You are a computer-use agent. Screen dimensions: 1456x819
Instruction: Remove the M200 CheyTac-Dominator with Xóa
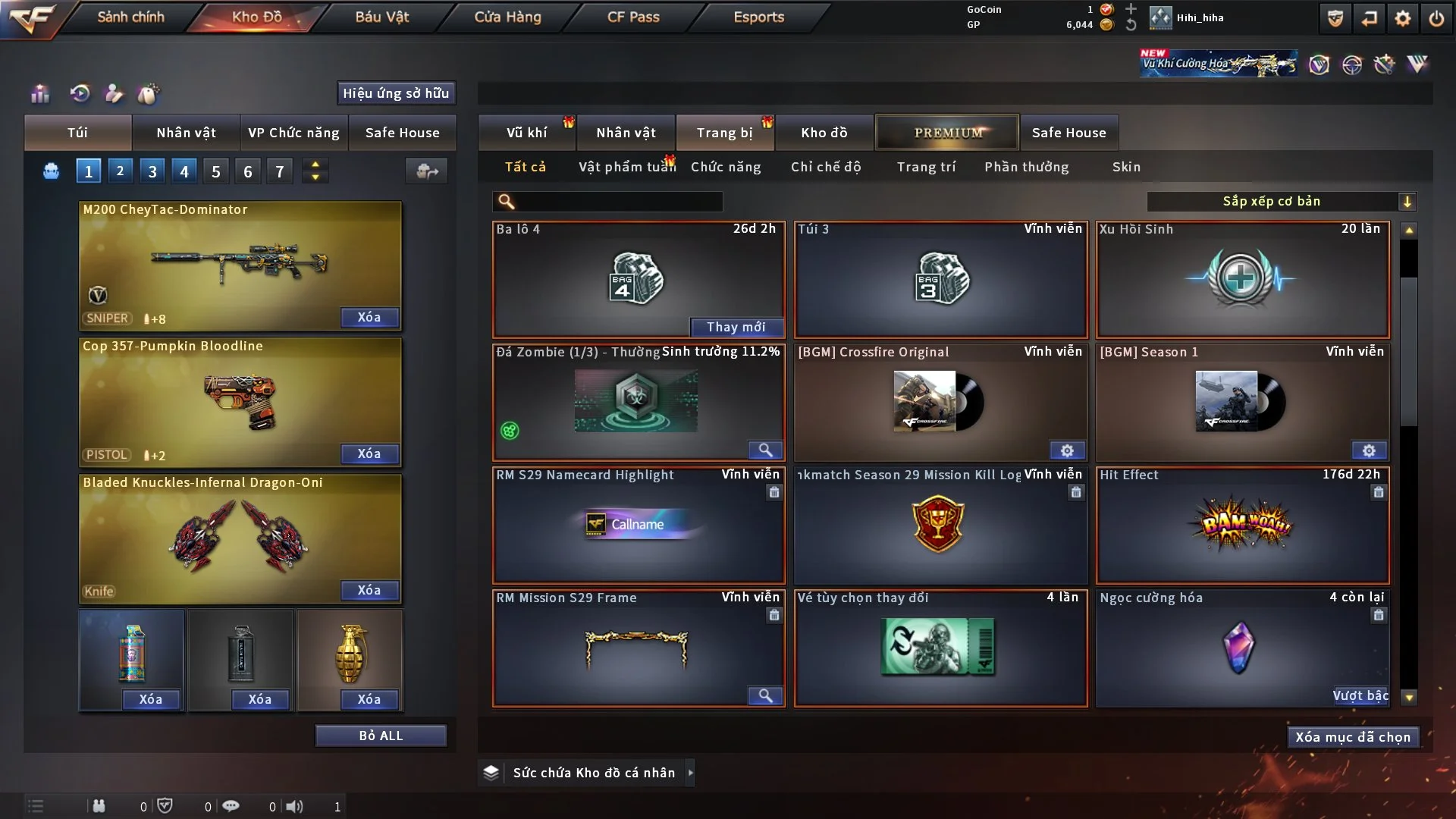[x=369, y=318]
